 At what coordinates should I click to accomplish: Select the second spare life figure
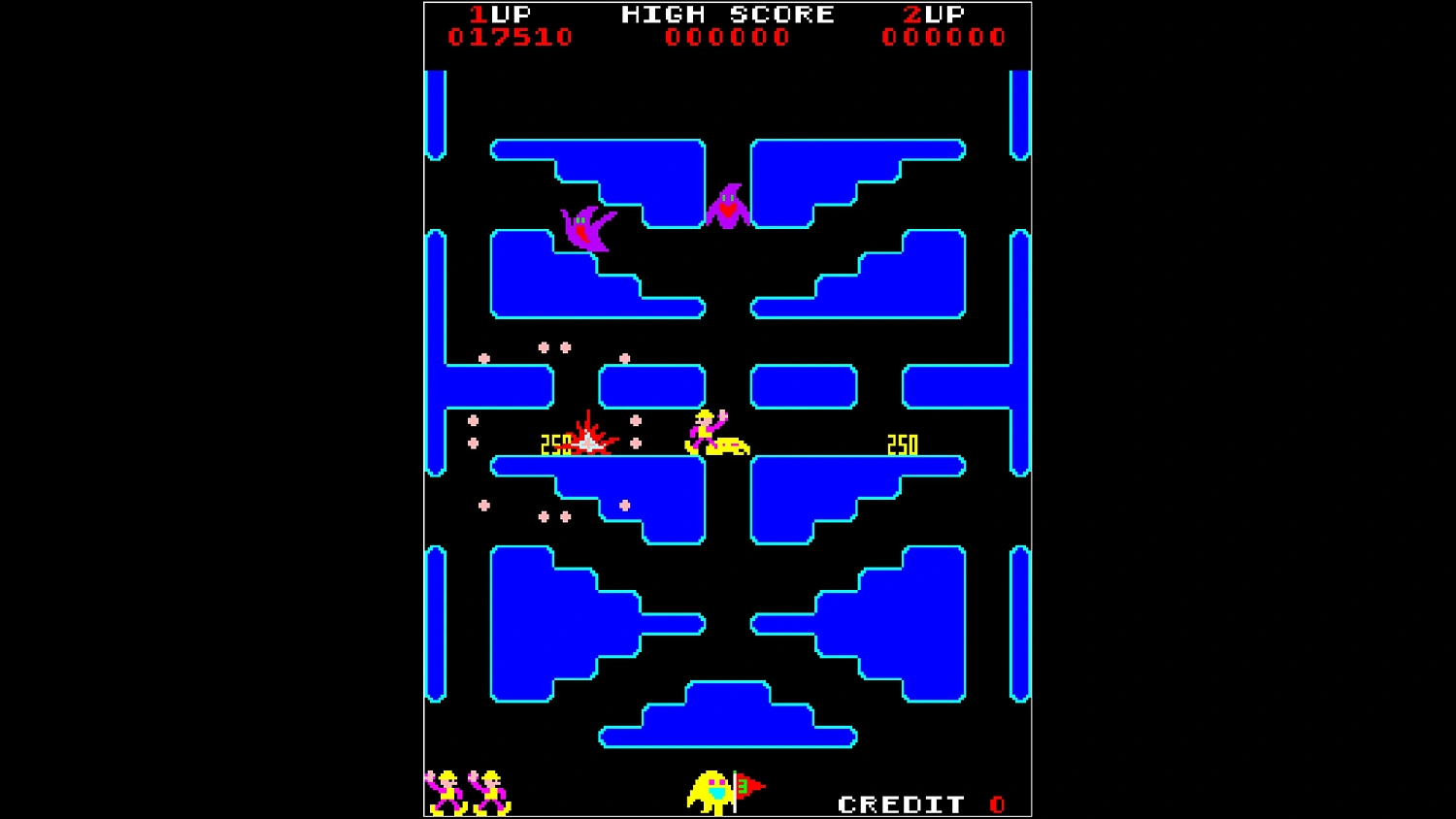(488, 791)
